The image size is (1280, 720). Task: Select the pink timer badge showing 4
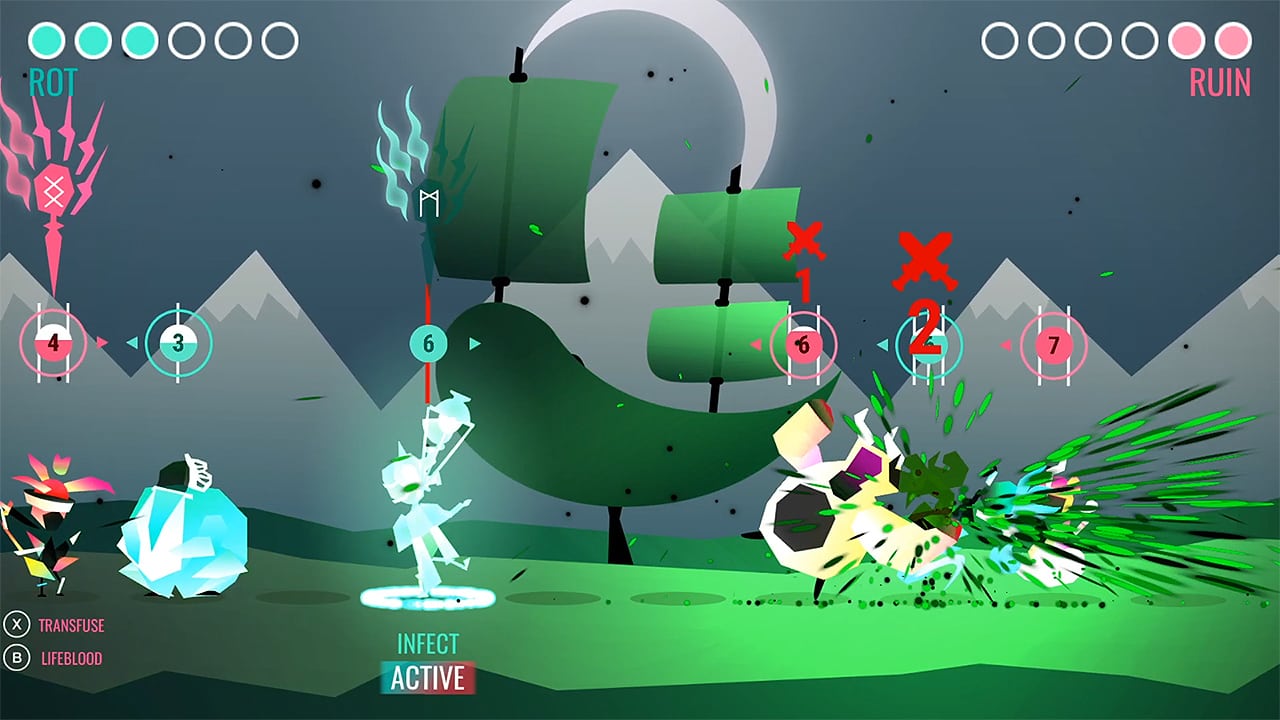coord(52,342)
